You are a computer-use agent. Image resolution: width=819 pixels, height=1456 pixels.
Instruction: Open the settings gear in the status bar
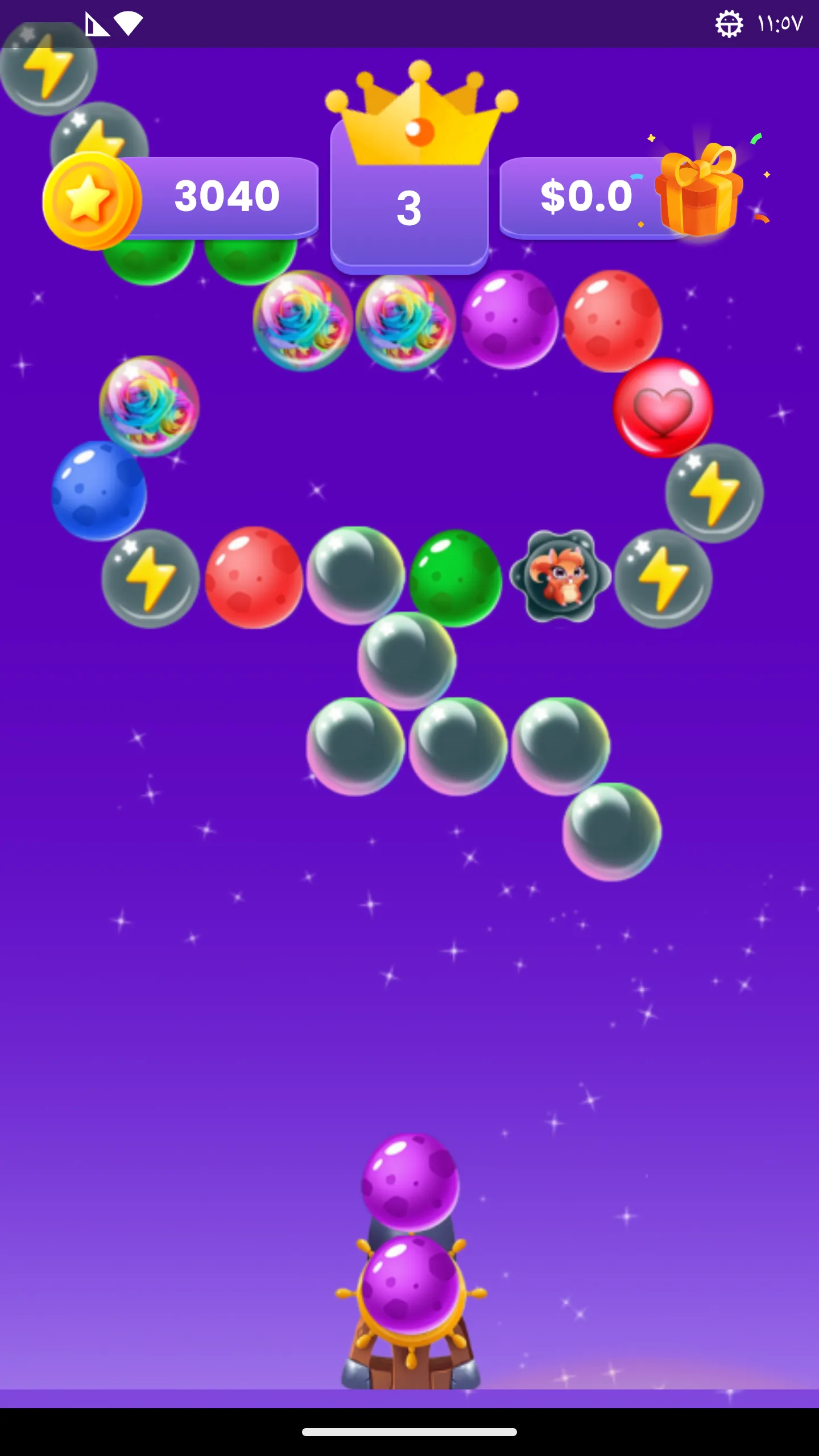click(x=729, y=24)
